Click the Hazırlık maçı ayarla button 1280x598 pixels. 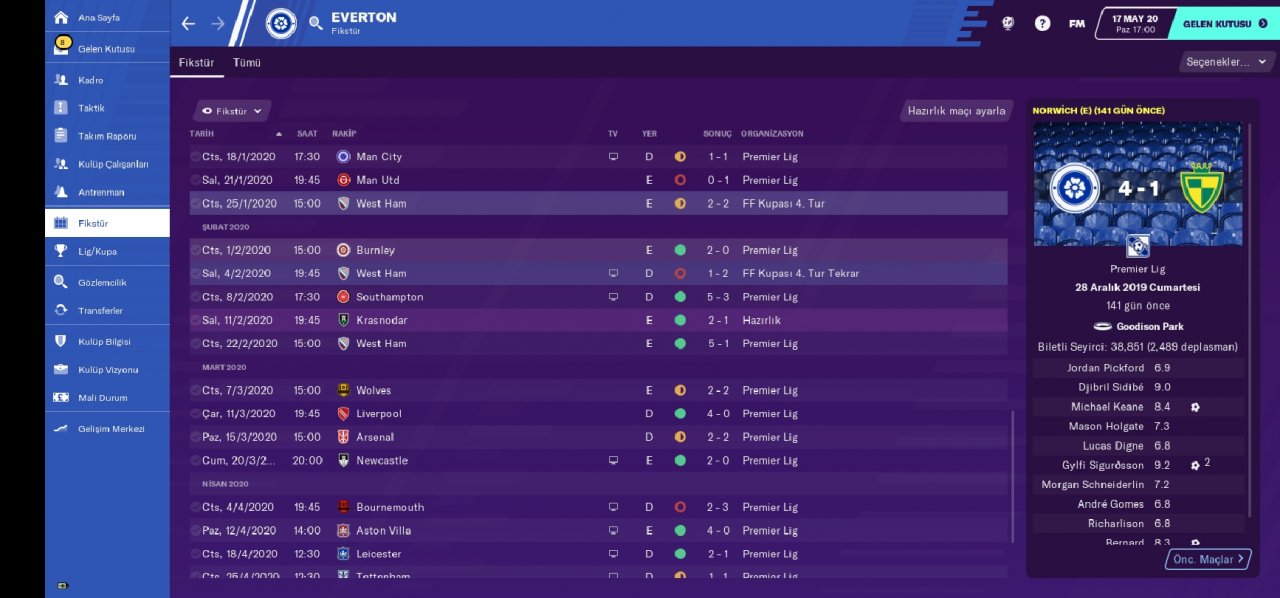[956, 111]
